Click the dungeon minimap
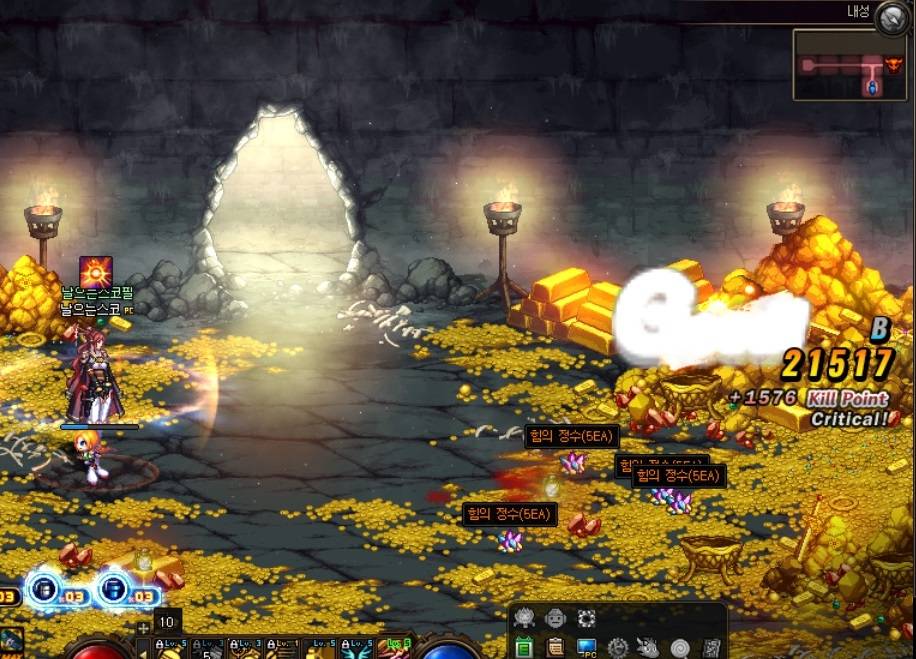 coord(836,65)
